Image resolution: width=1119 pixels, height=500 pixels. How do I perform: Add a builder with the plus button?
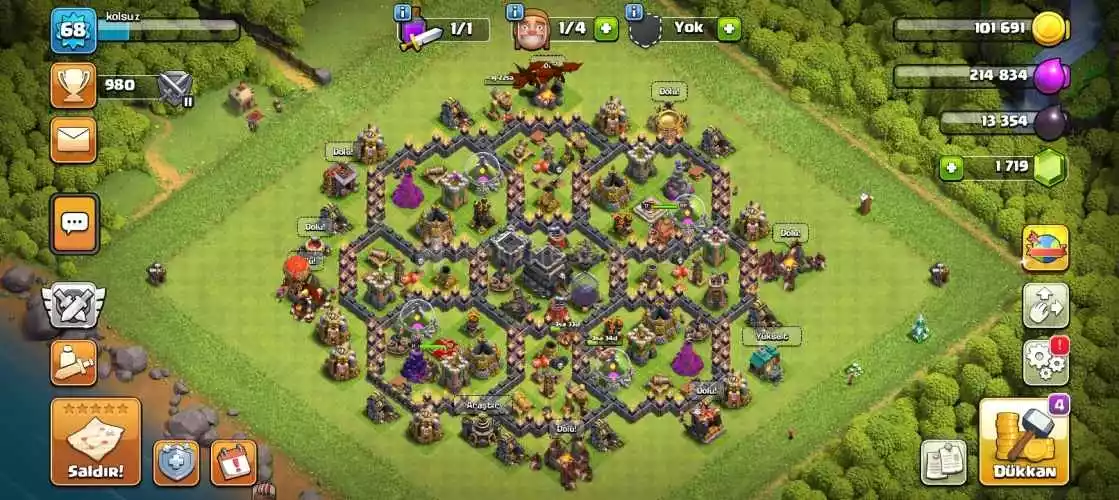point(606,29)
